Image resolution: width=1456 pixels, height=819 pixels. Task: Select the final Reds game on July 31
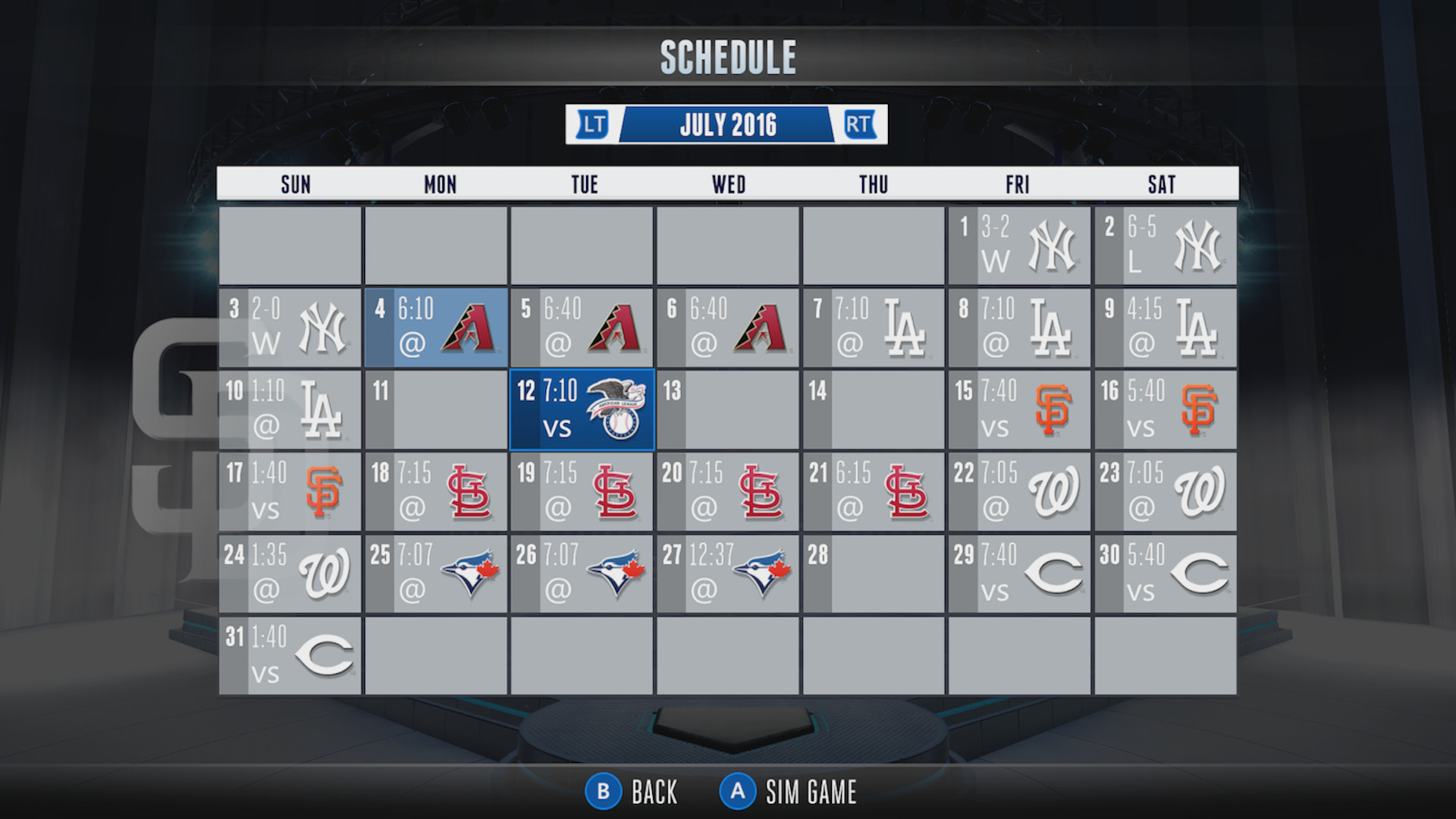[x=290, y=655]
